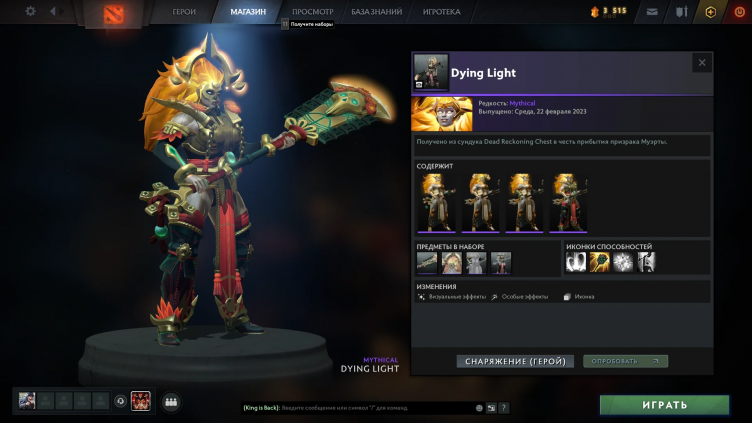Switch to the Магазин (Store) tab
Image resolution: width=752 pixels, height=423 pixels.
click(248, 12)
